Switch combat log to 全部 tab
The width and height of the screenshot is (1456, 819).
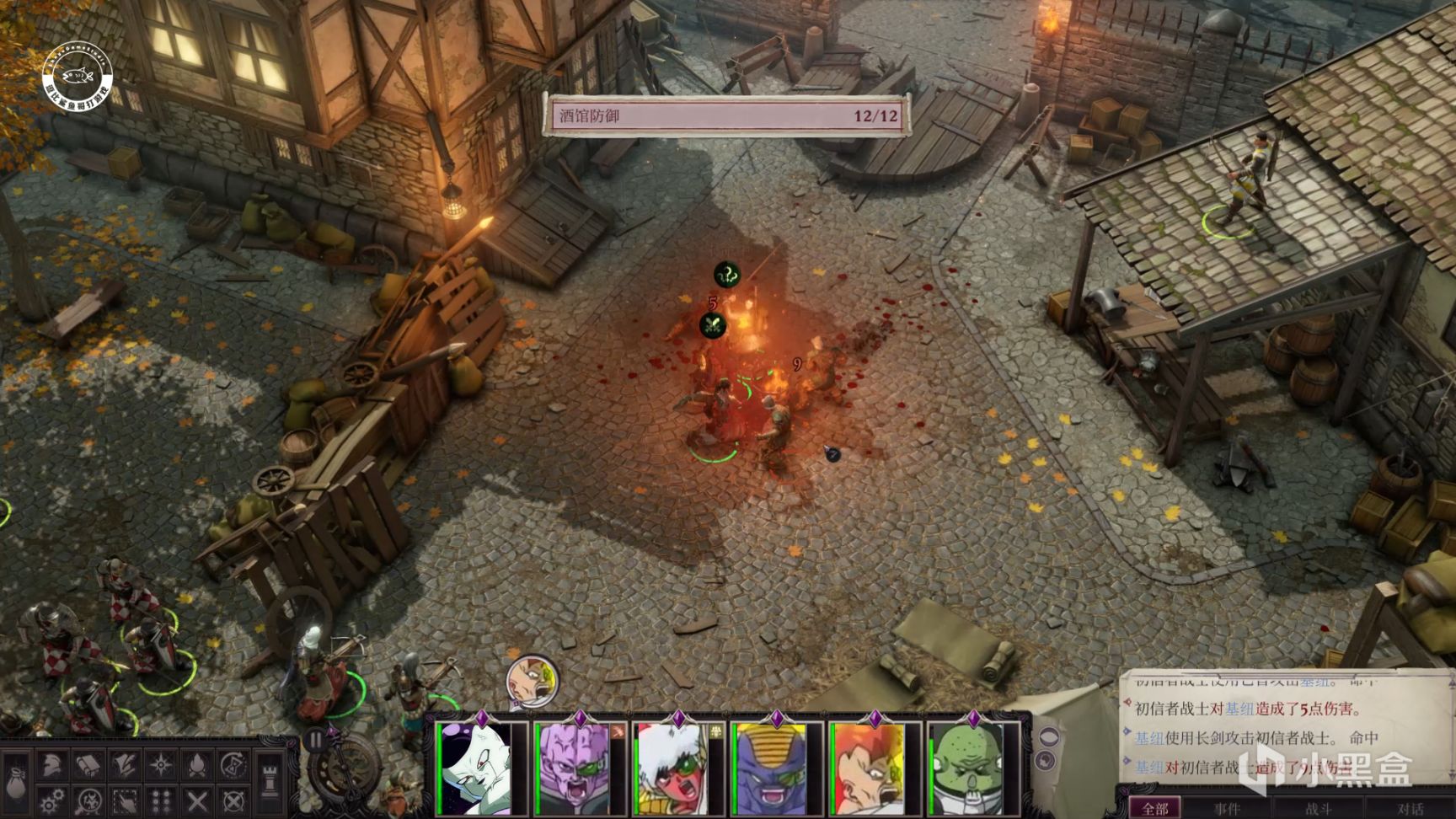(1154, 808)
